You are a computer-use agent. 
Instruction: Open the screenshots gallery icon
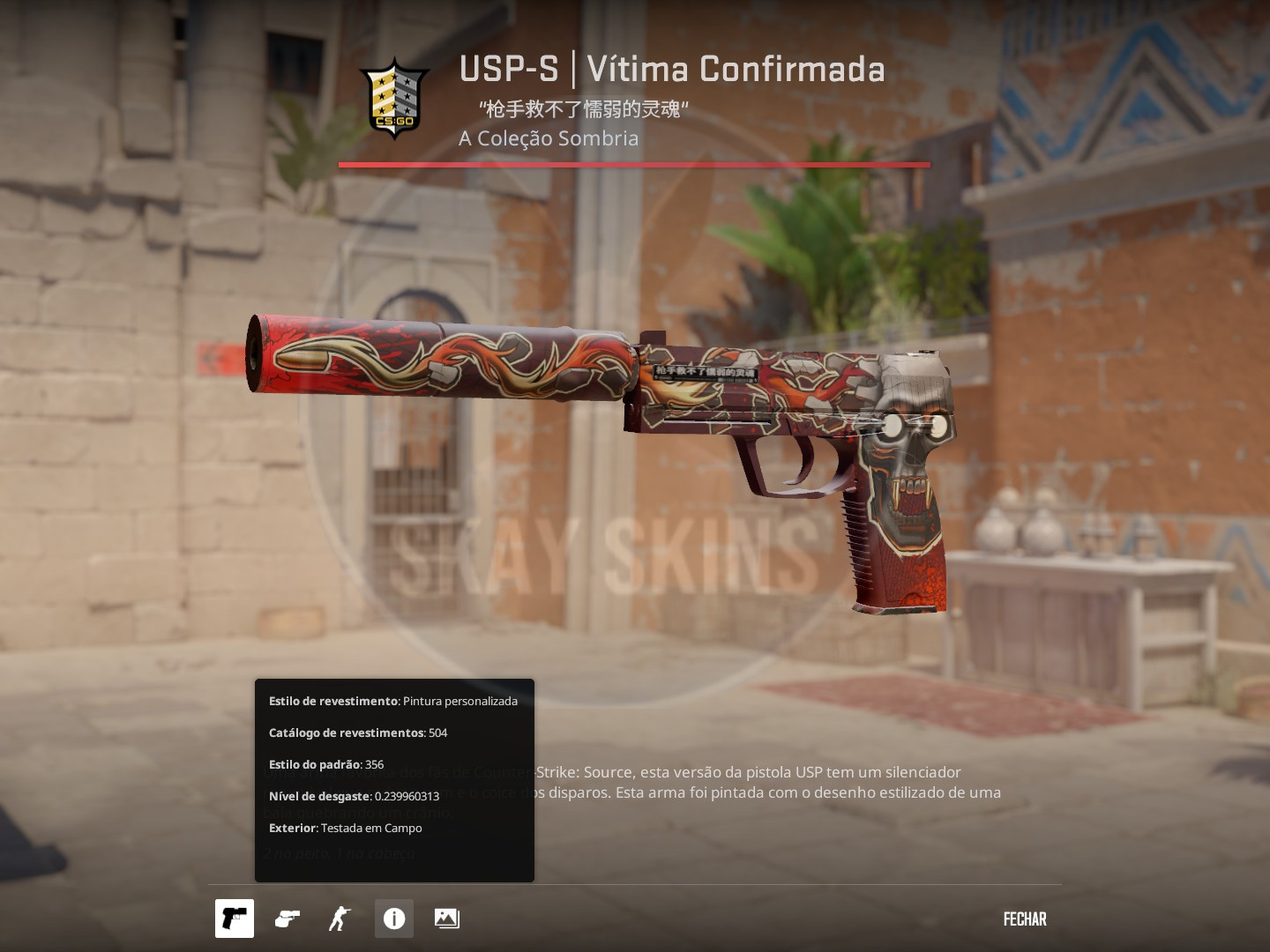446,919
